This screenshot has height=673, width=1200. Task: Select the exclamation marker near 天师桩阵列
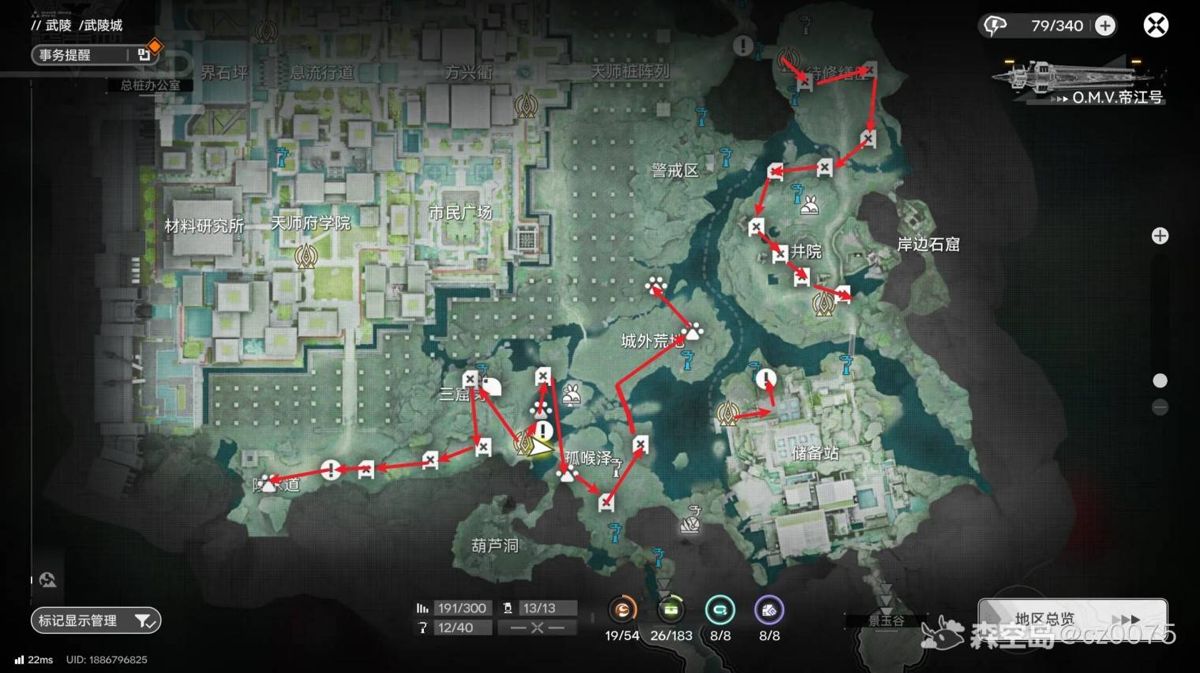pyautogui.click(x=743, y=45)
